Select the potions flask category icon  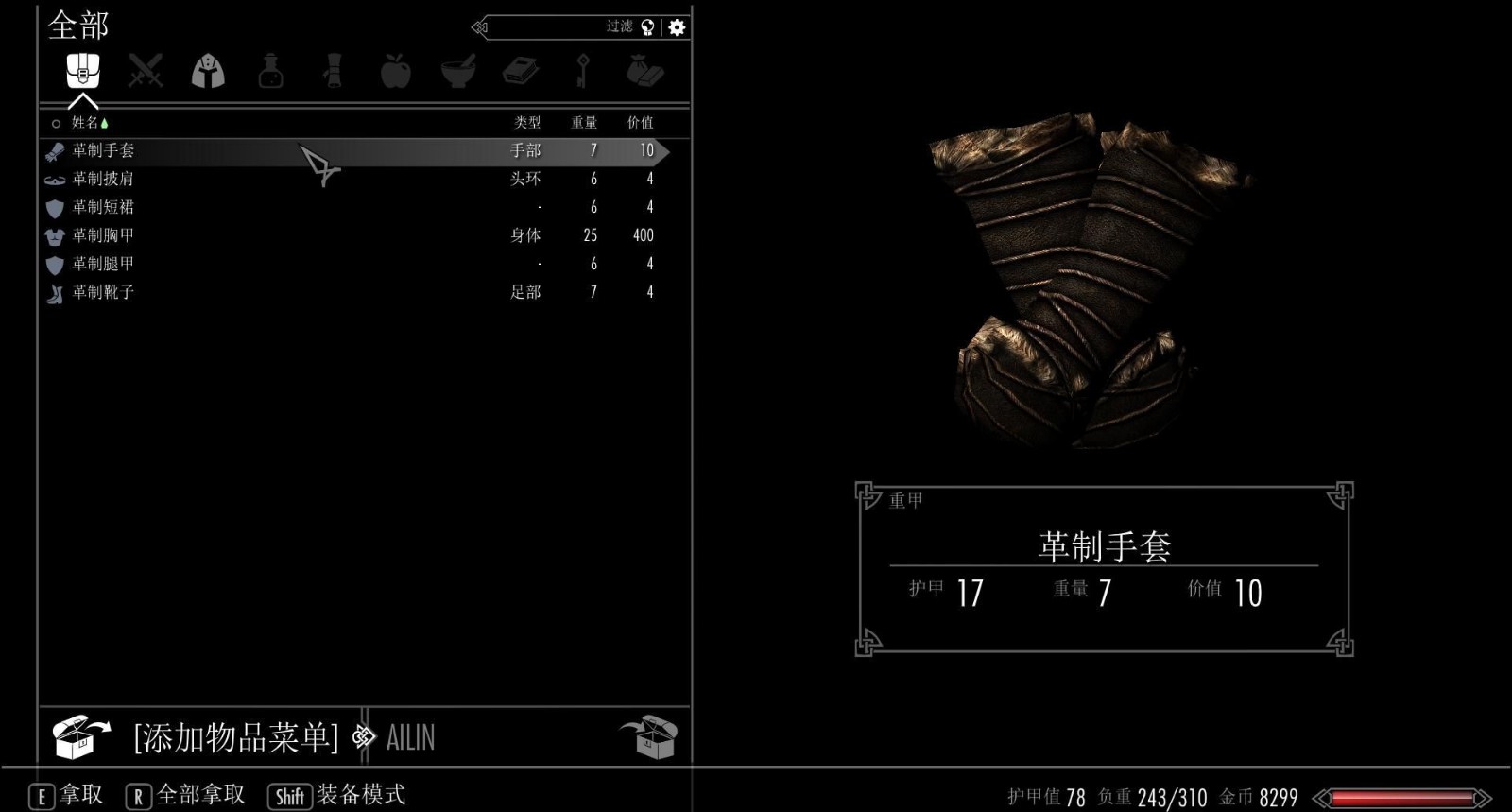pyautogui.click(x=271, y=72)
